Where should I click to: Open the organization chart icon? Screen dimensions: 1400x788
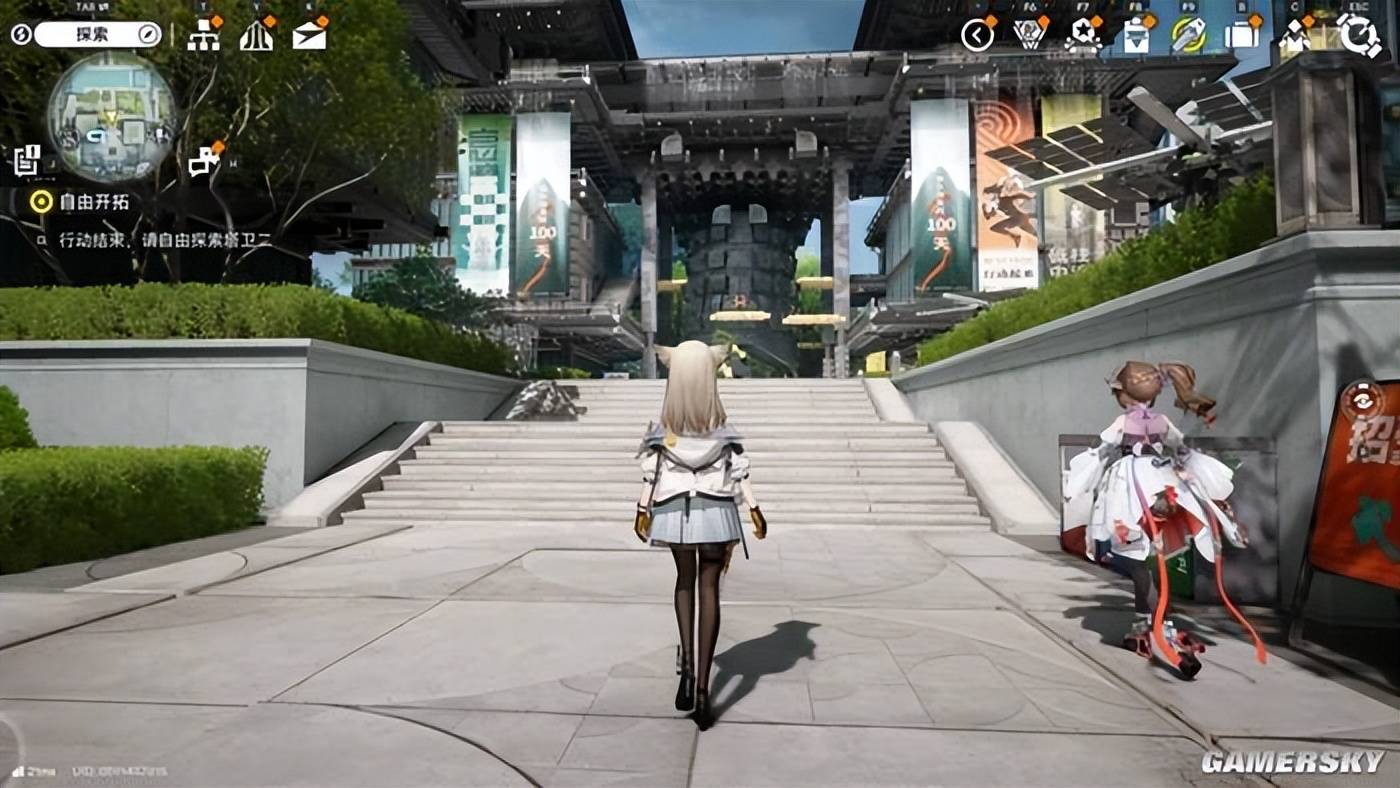203,35
